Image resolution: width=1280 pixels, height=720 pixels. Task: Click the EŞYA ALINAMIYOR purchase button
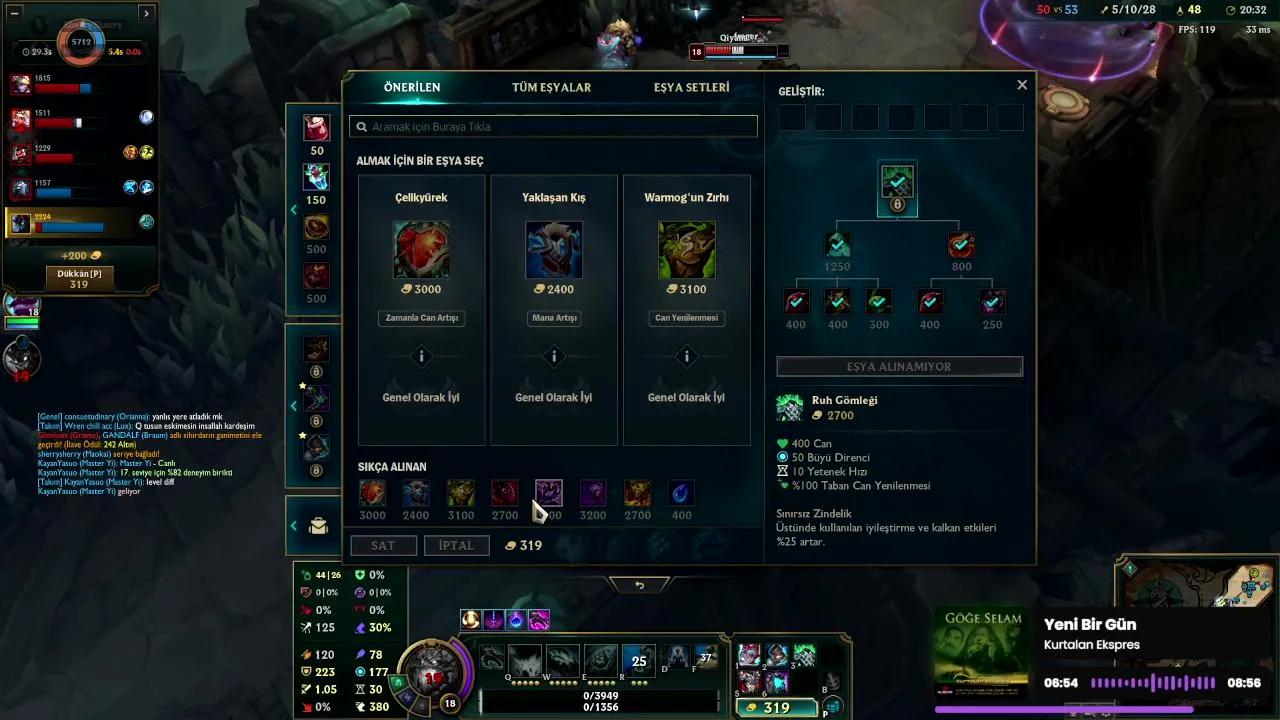tap(899, 367)
